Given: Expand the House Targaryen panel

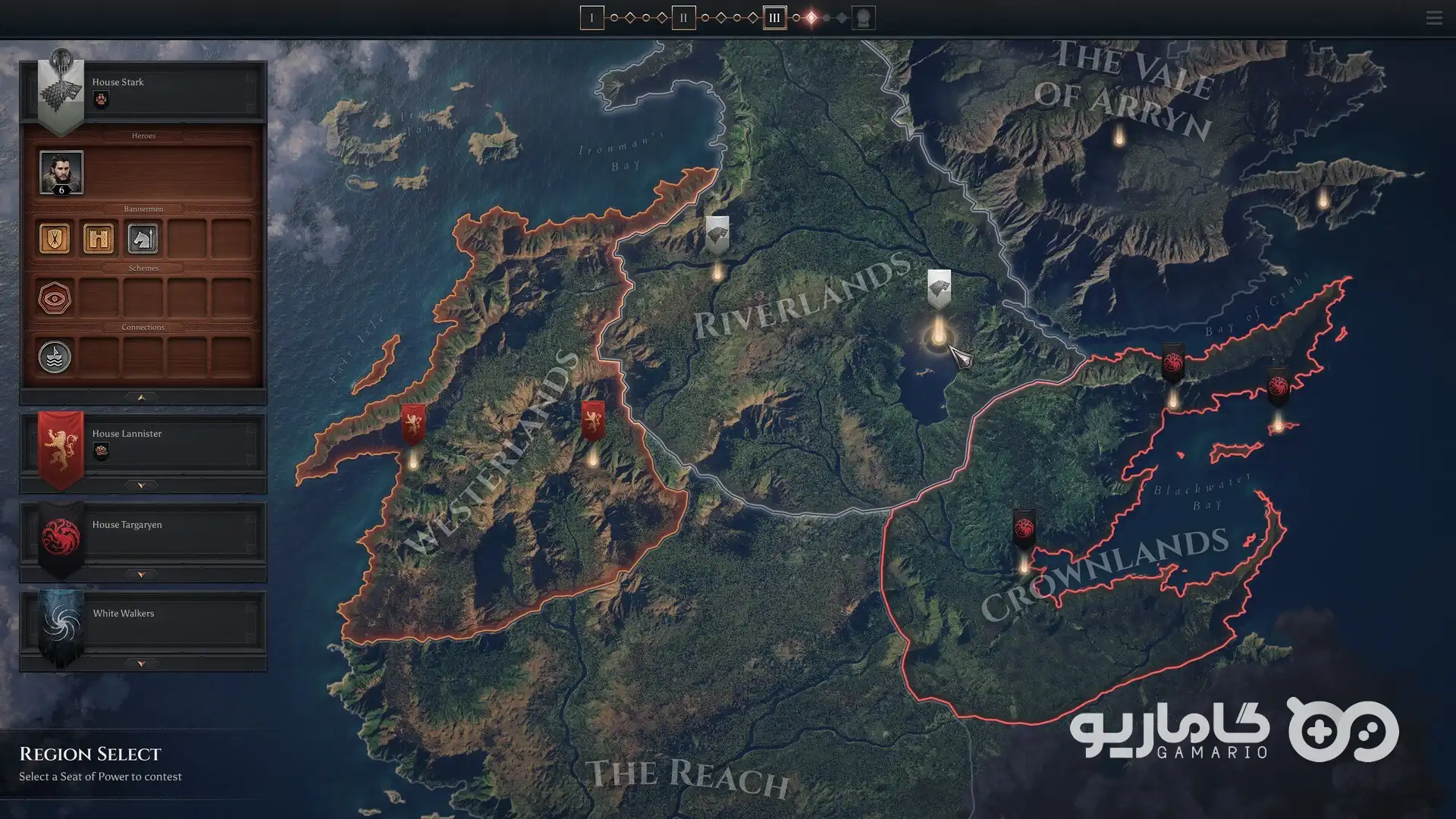Looking at the screenshot, I should pyautogui.click(x=142, y=575).
